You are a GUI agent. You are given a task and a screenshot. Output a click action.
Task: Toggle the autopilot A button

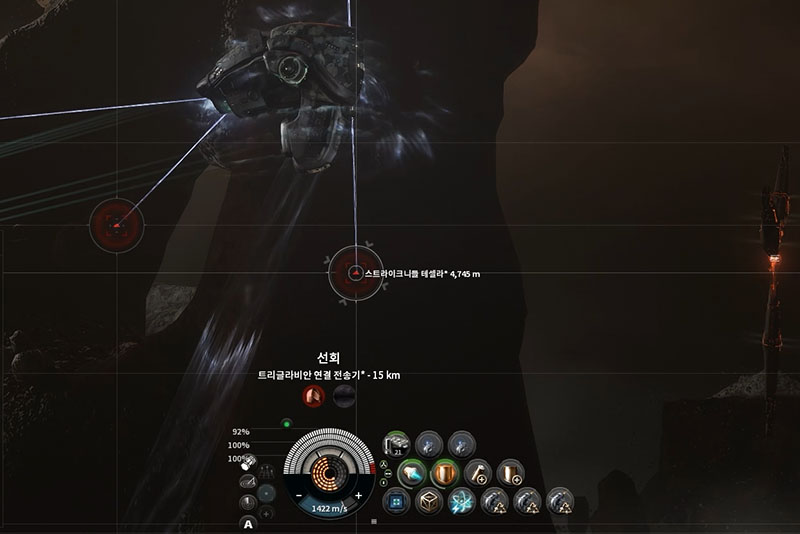click(247, 523)
